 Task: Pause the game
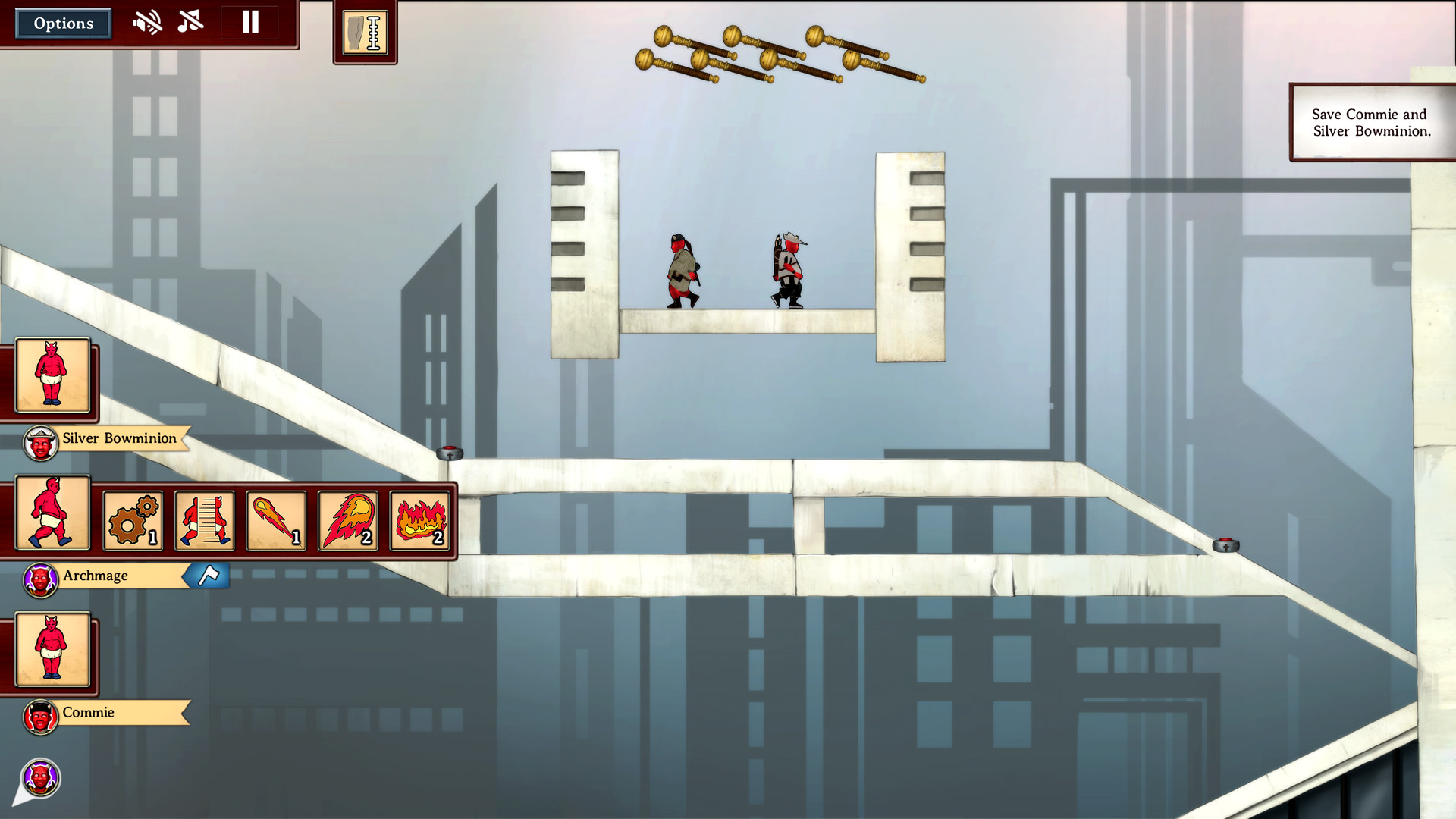click(x=249, y=22)
